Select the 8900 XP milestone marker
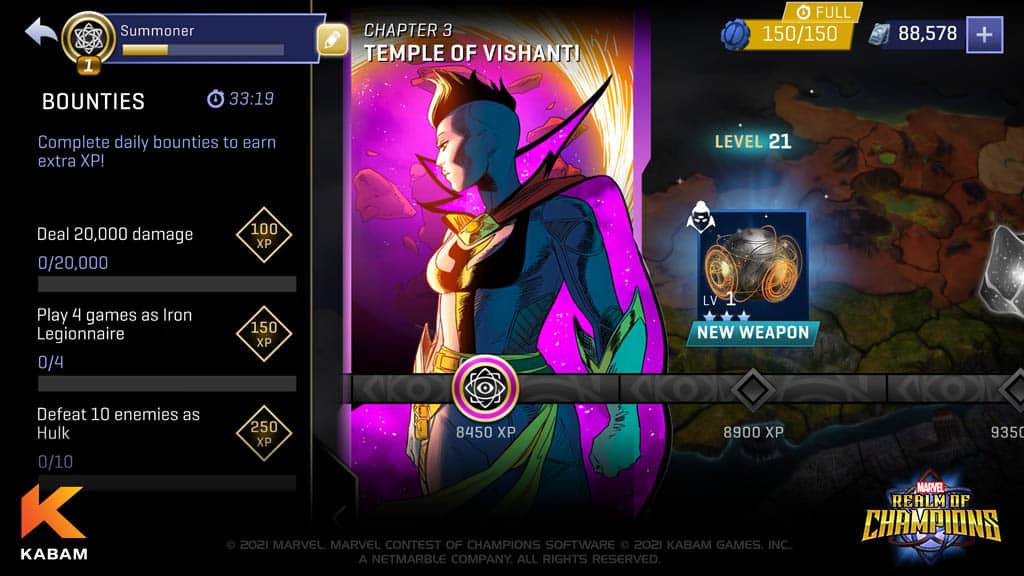The image size is (1024, 576). tap(753, 388)
